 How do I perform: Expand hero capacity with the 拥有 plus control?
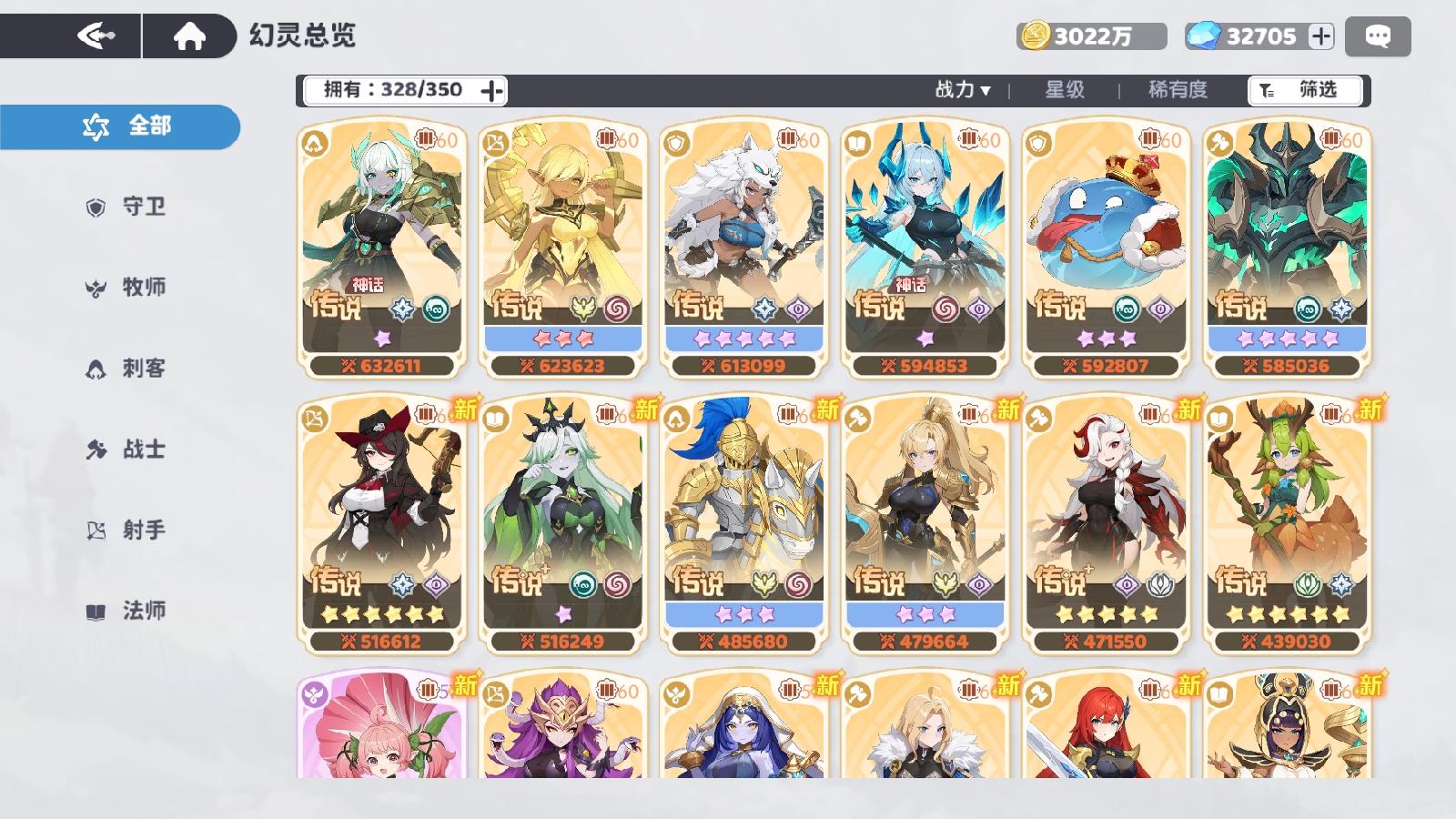coord(492,90)
